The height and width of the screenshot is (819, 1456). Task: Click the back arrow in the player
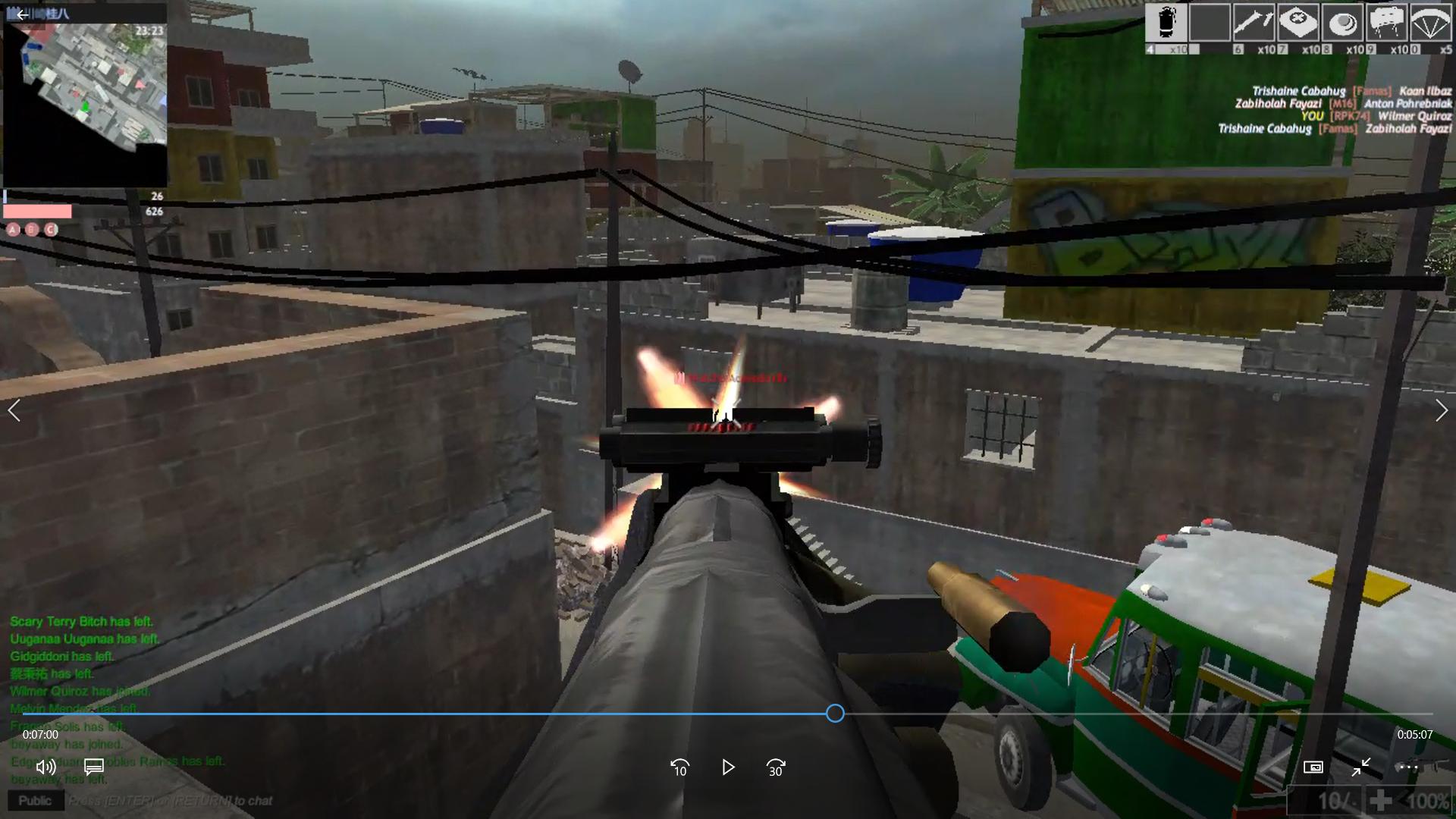(22, 14)
